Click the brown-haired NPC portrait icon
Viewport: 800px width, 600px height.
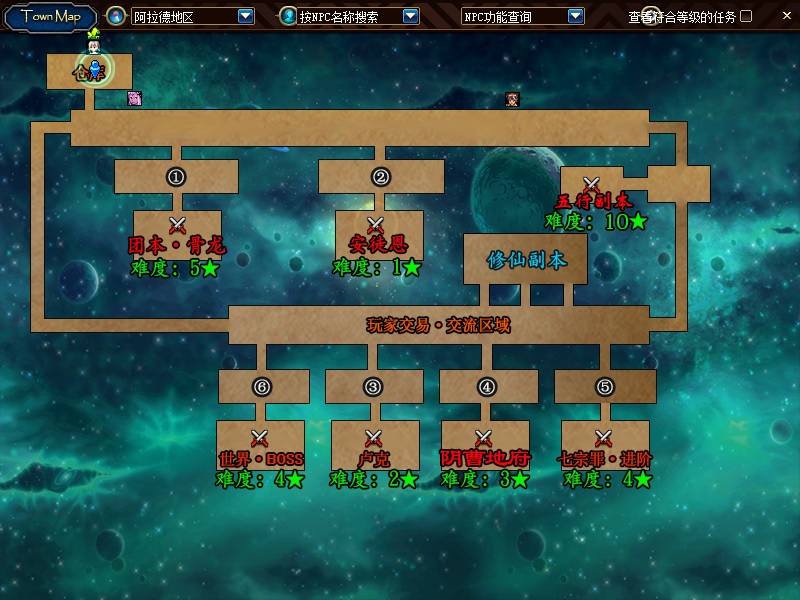513,99
